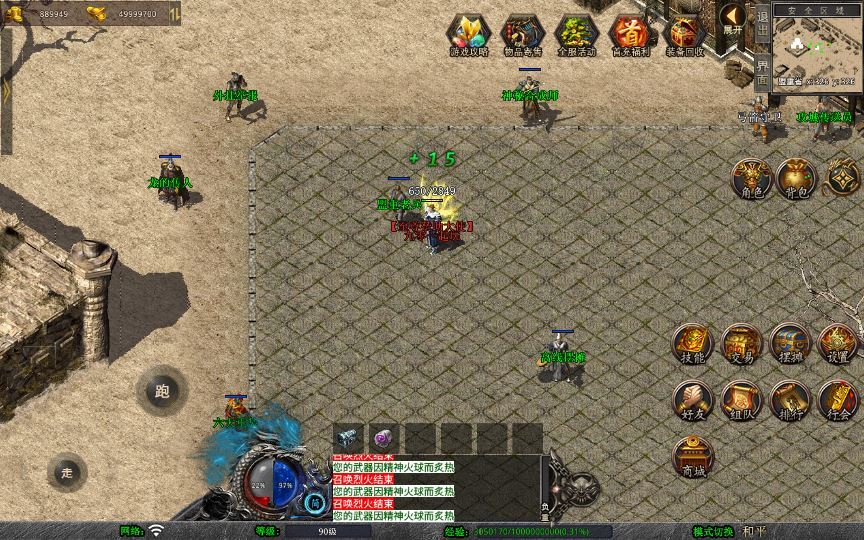Open the 全服活动 server events icon
The height and width of the screenshot is (540, 864).
(575, 34)
